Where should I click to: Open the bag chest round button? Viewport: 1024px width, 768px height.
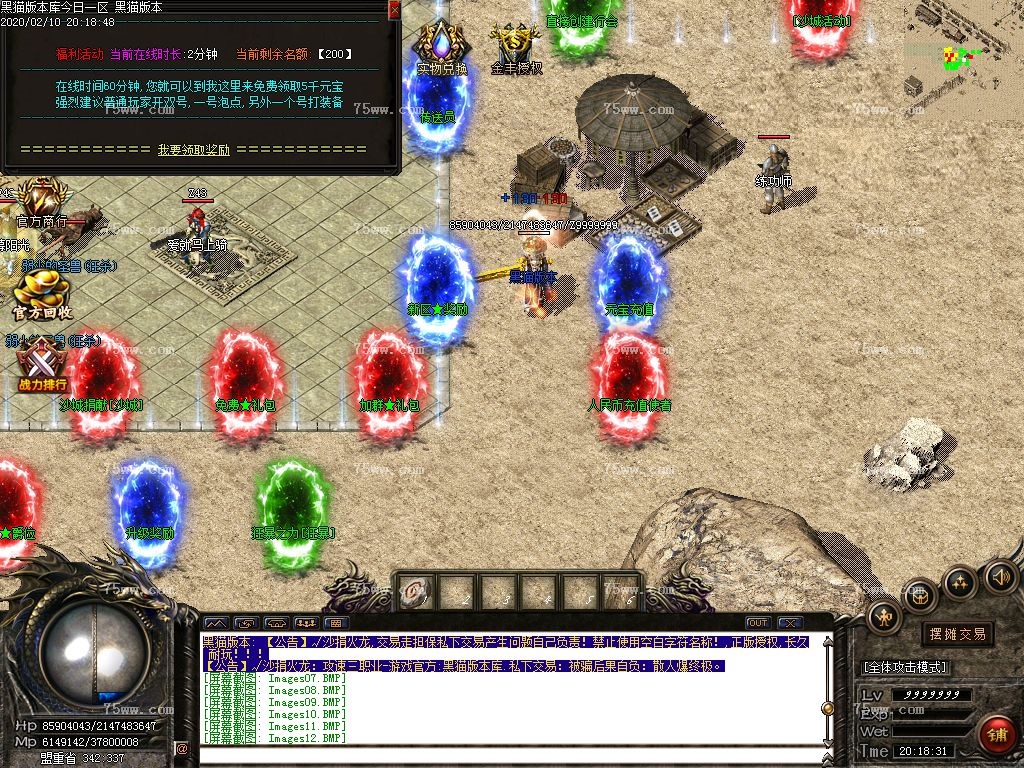tap(920, 596)
